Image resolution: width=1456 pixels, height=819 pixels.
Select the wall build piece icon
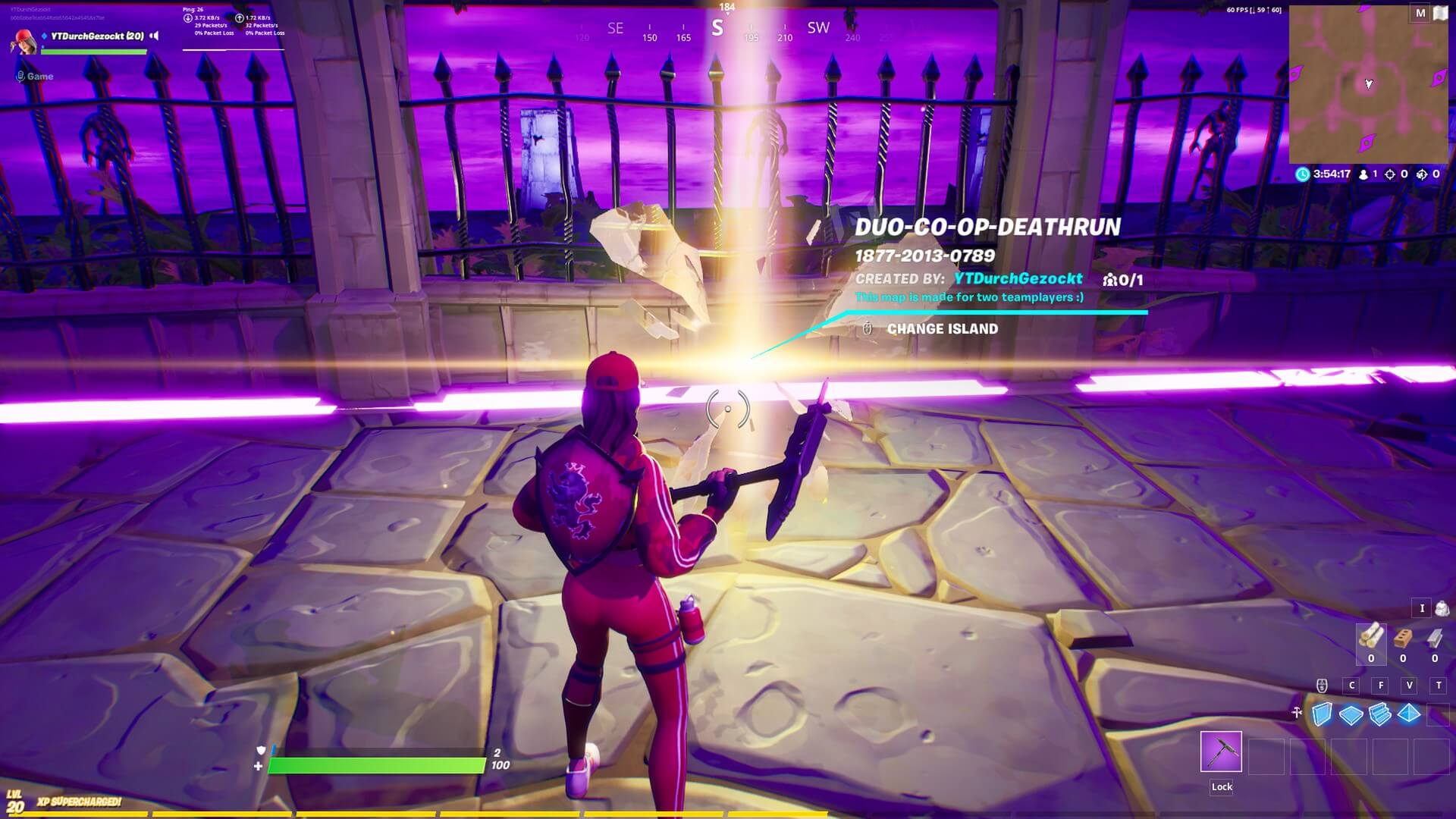click(1323, 713)
